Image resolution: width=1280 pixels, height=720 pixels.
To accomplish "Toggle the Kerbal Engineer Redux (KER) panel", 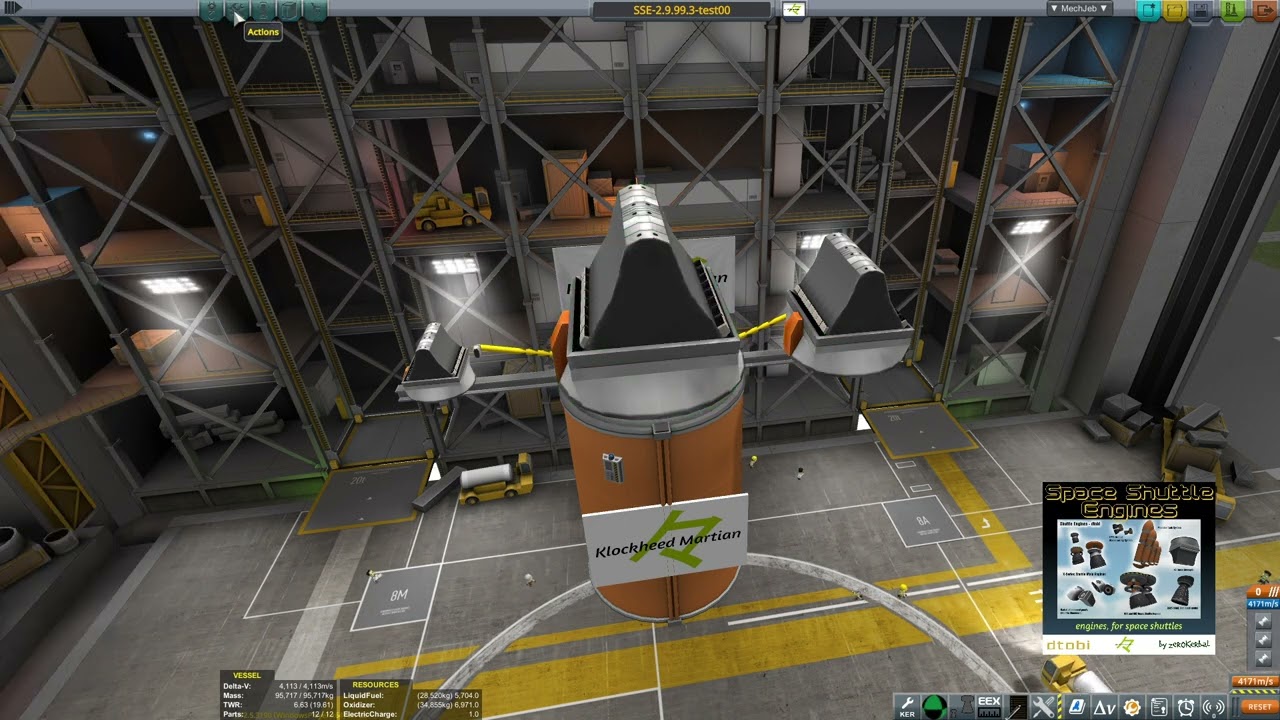I will coord(907,707).
